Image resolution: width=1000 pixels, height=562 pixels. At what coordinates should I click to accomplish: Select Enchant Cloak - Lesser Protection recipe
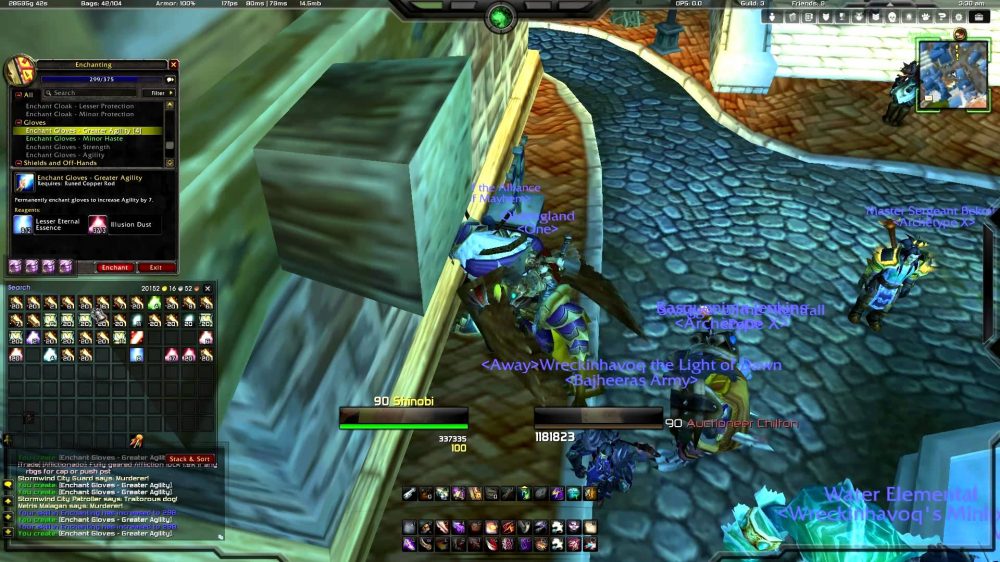click(x=80, y=106)
